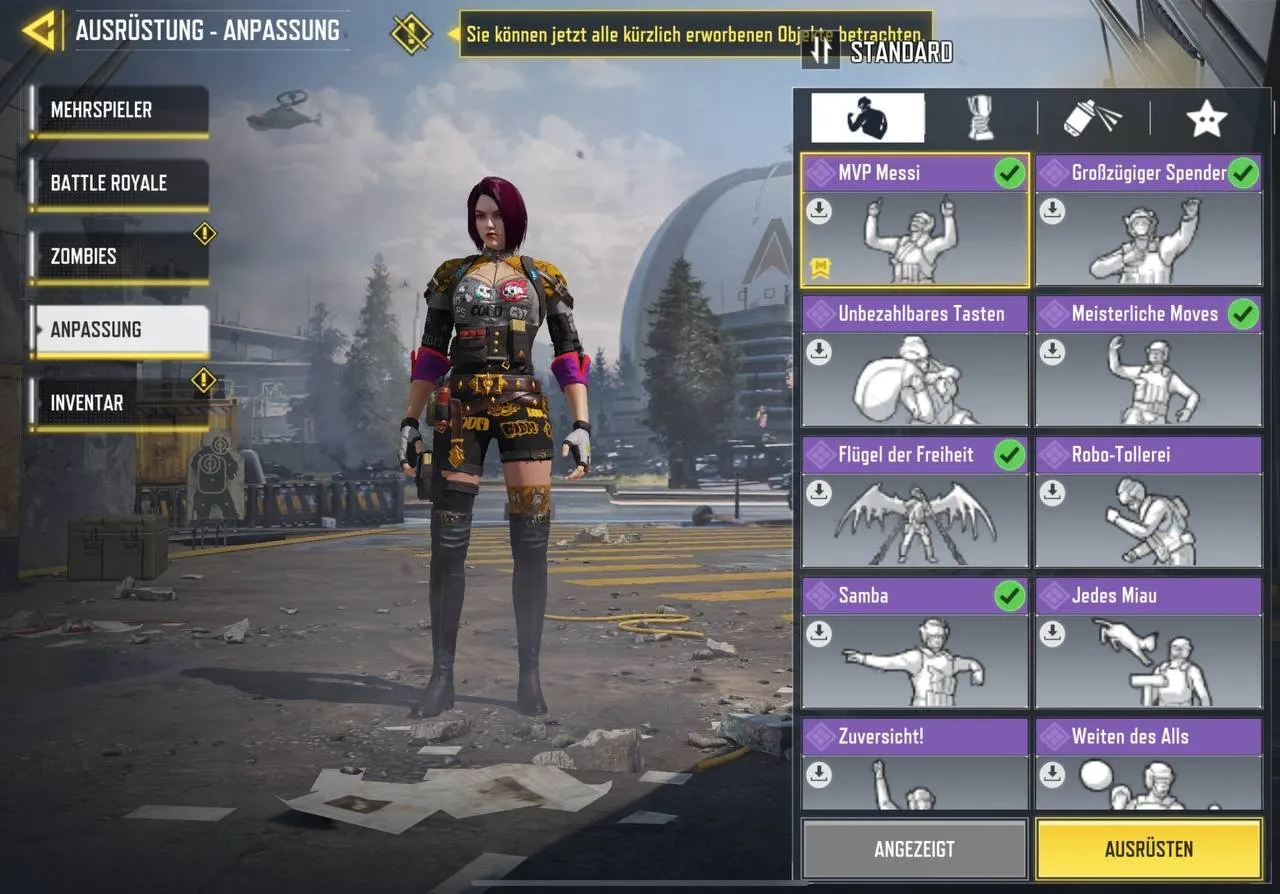The width and height of the screenshot is (1280, 894).
Task: Toggle the checkmark on Flügel der Freiheit
Action: pyautogui.click(x=1011, y=454)
